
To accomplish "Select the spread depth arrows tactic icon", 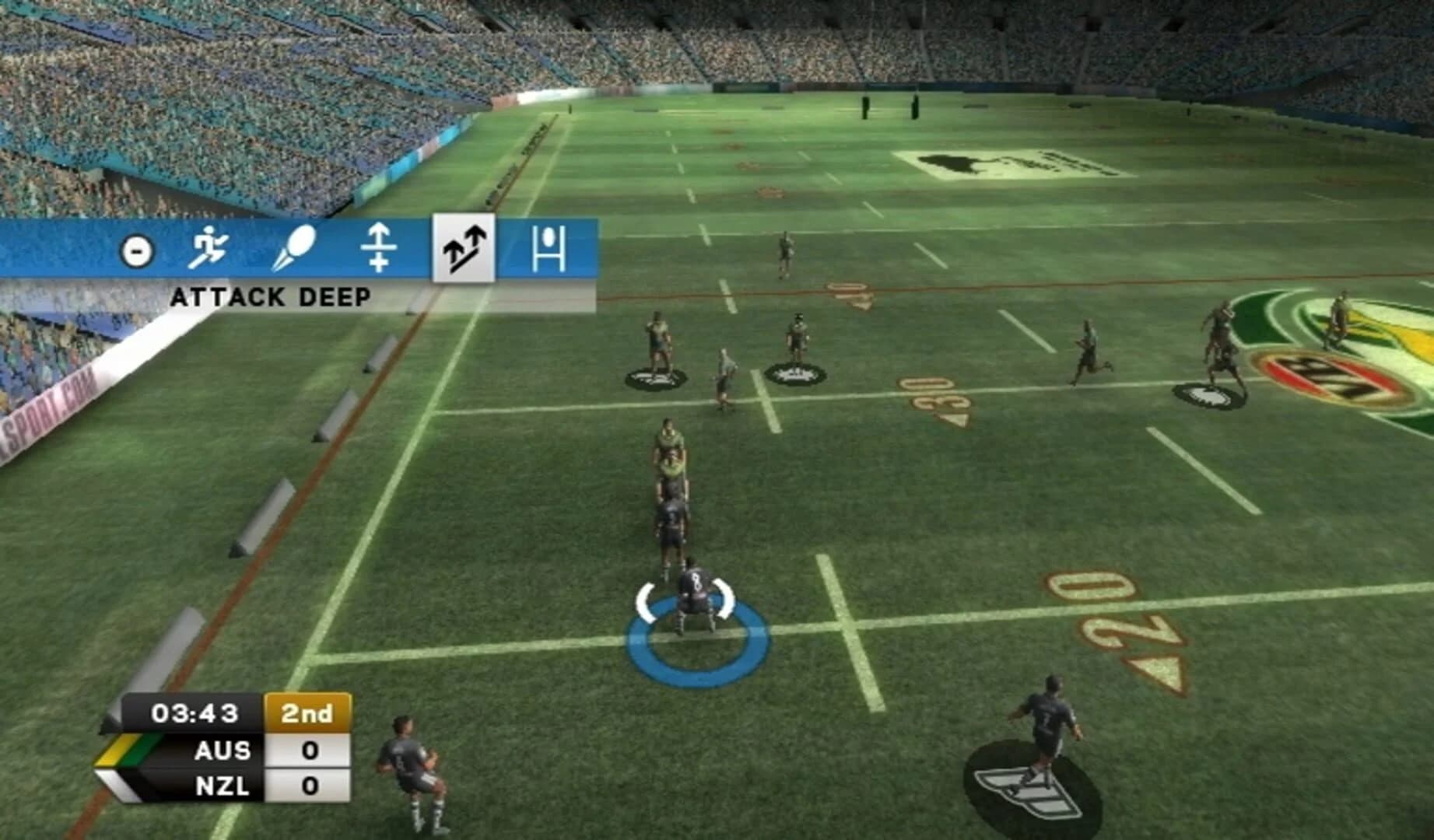I will coord(380,249).
